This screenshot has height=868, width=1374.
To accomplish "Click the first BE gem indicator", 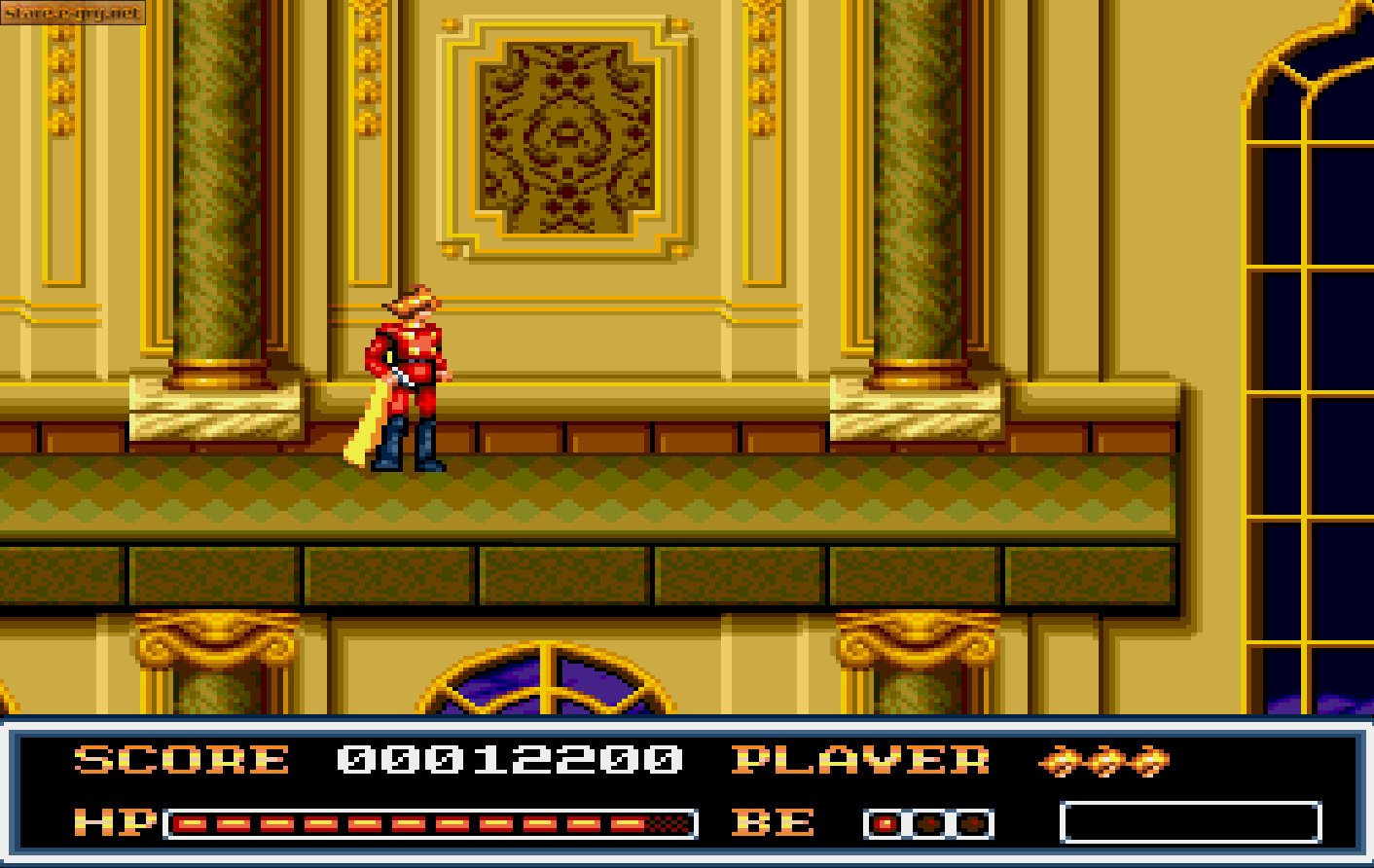I will [883, 823].
